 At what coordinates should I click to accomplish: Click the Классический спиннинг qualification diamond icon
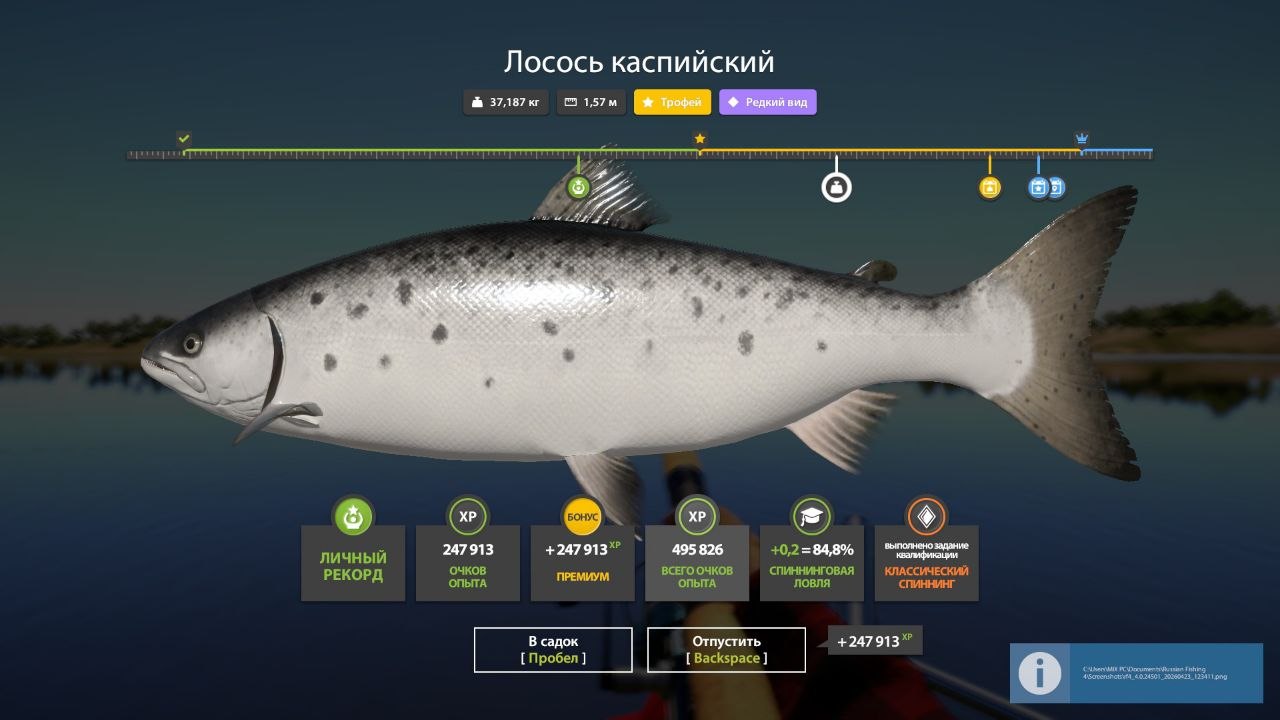[928, 518]
